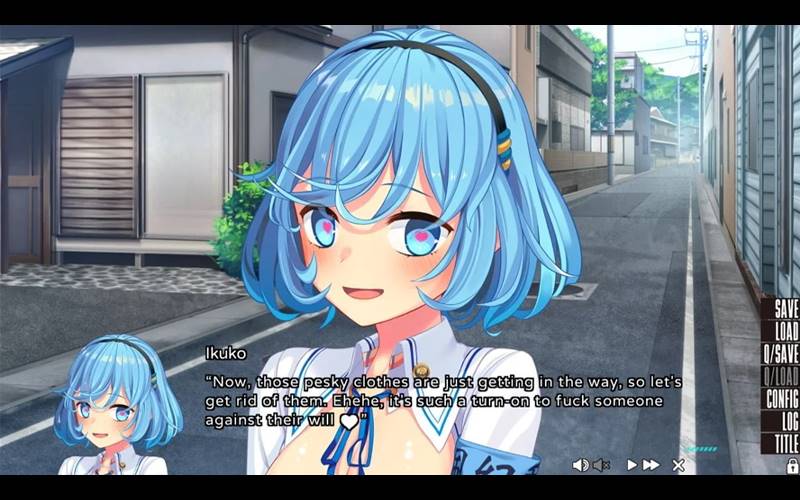Open the SAVE menu
This screenshot has width=800, height=500.
pyautogui.click(x=781, y=310)
